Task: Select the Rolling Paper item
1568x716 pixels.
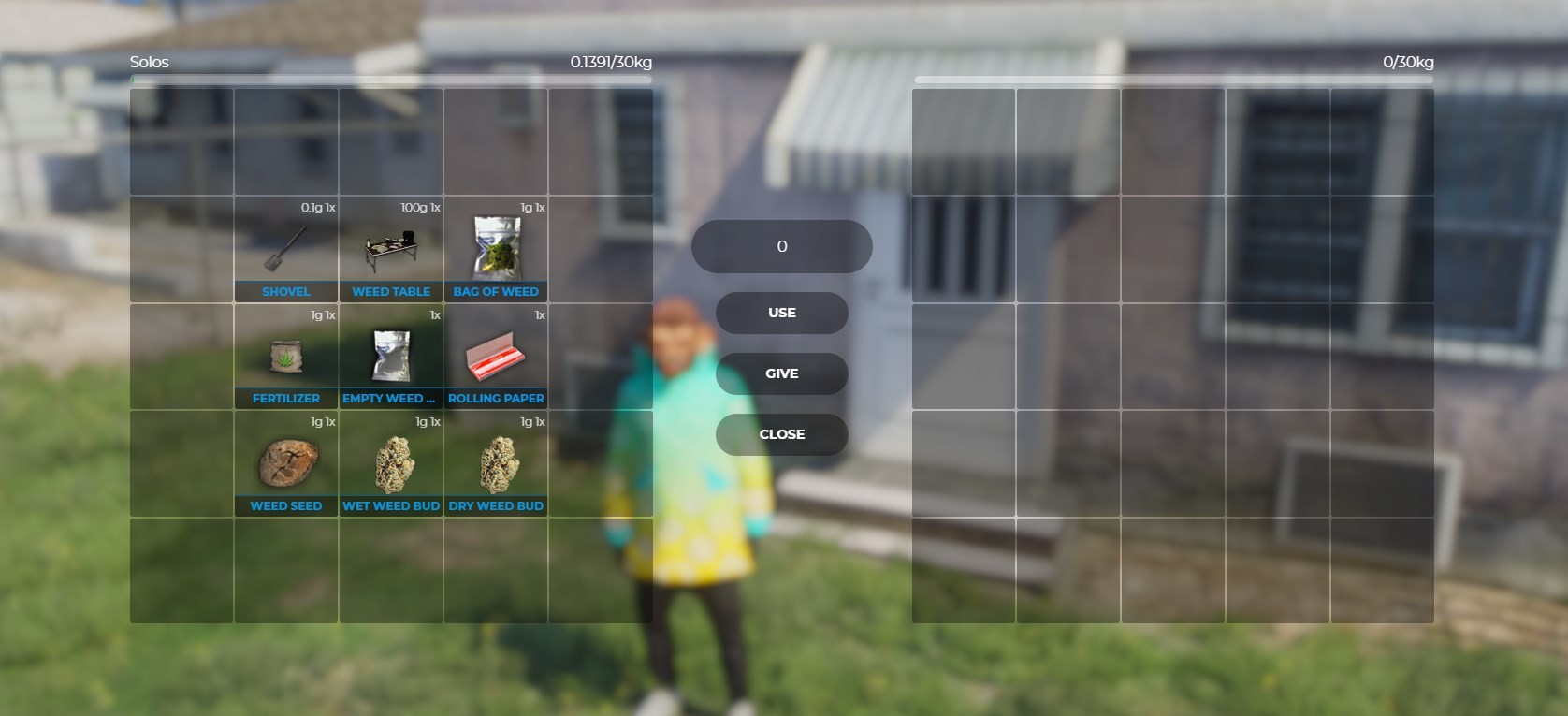Action: pyautogui.click(x=496, y=358)
